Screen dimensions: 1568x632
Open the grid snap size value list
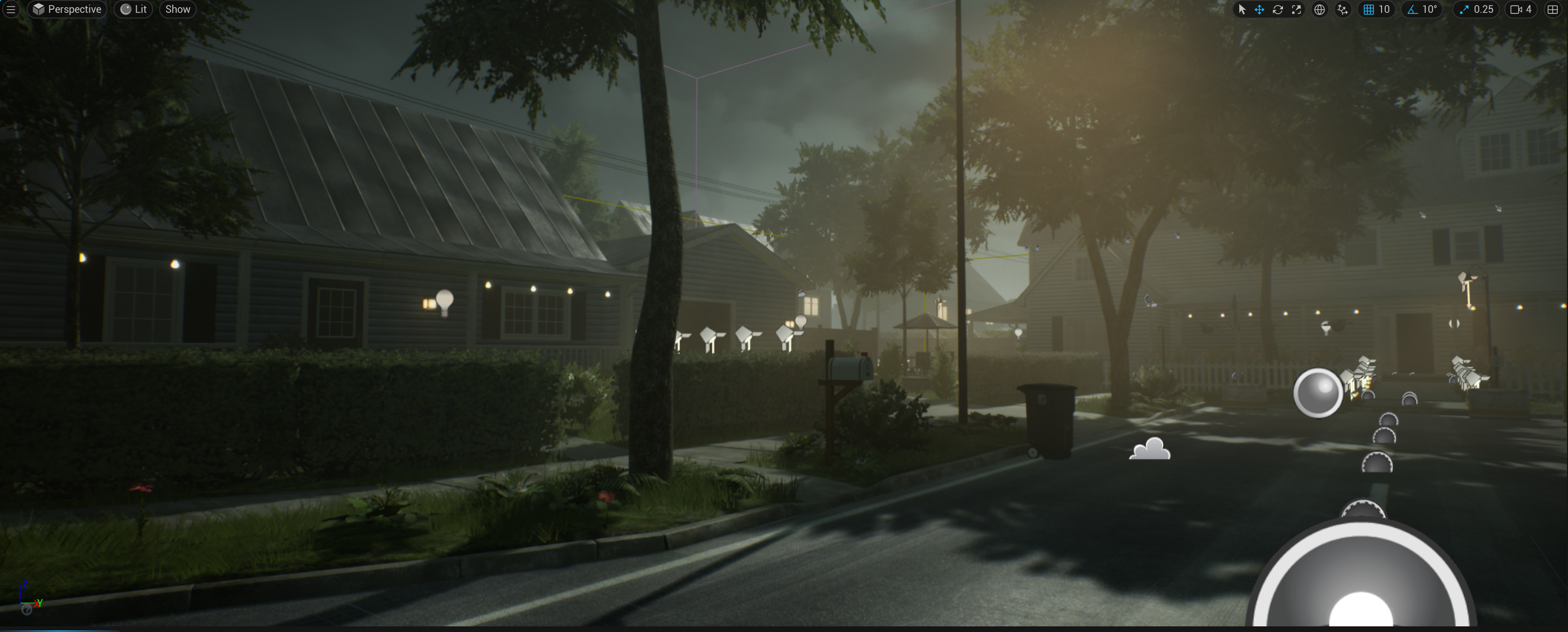(x=1385, y=9)
